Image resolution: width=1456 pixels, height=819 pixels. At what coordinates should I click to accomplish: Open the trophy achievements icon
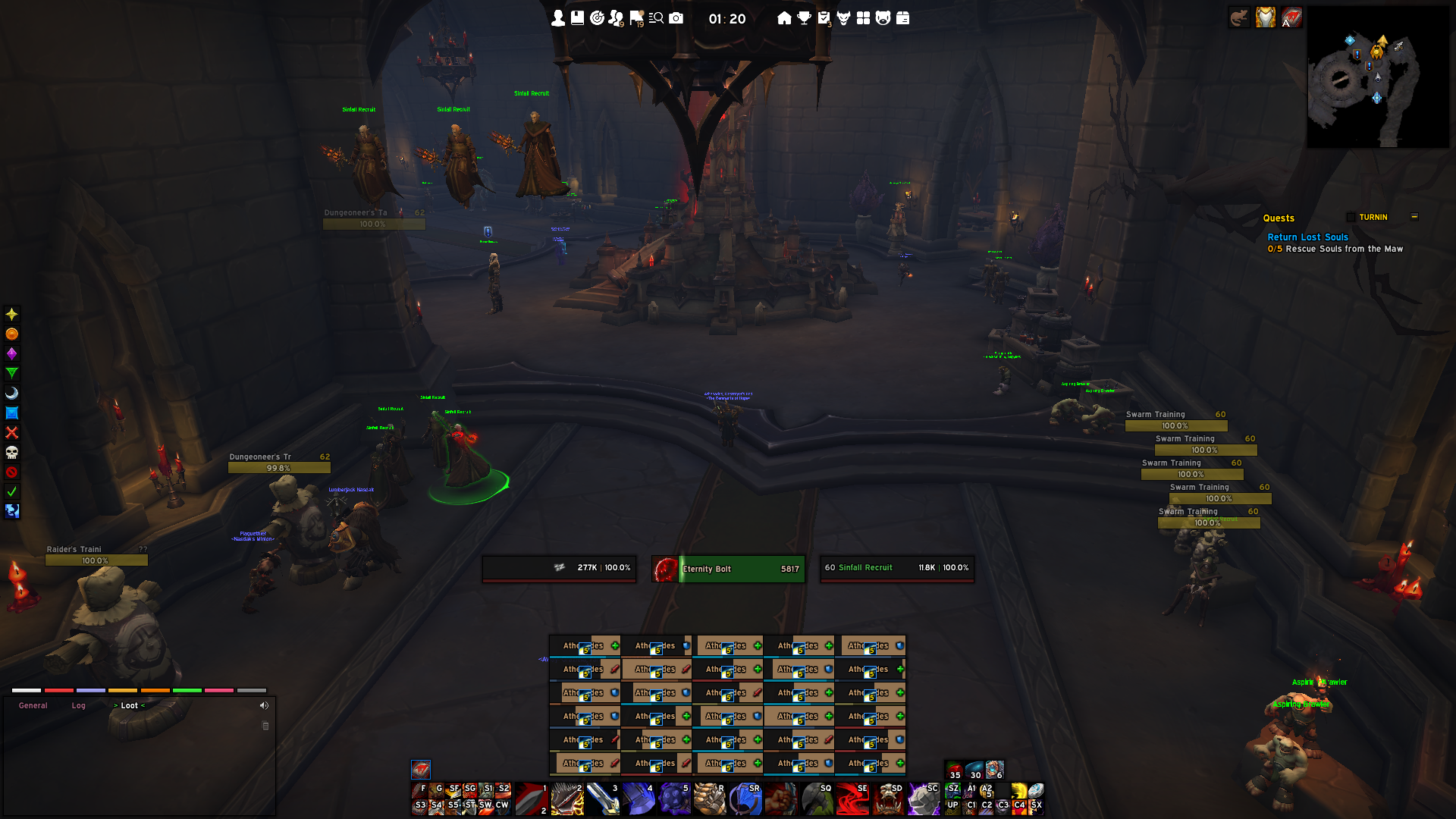[804, 18]
